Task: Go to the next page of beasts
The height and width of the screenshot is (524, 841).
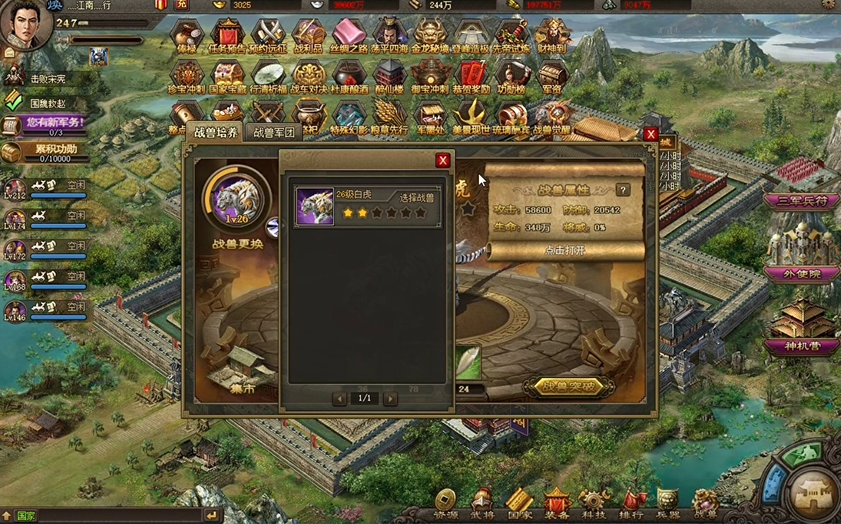Action: pos(390,398)
